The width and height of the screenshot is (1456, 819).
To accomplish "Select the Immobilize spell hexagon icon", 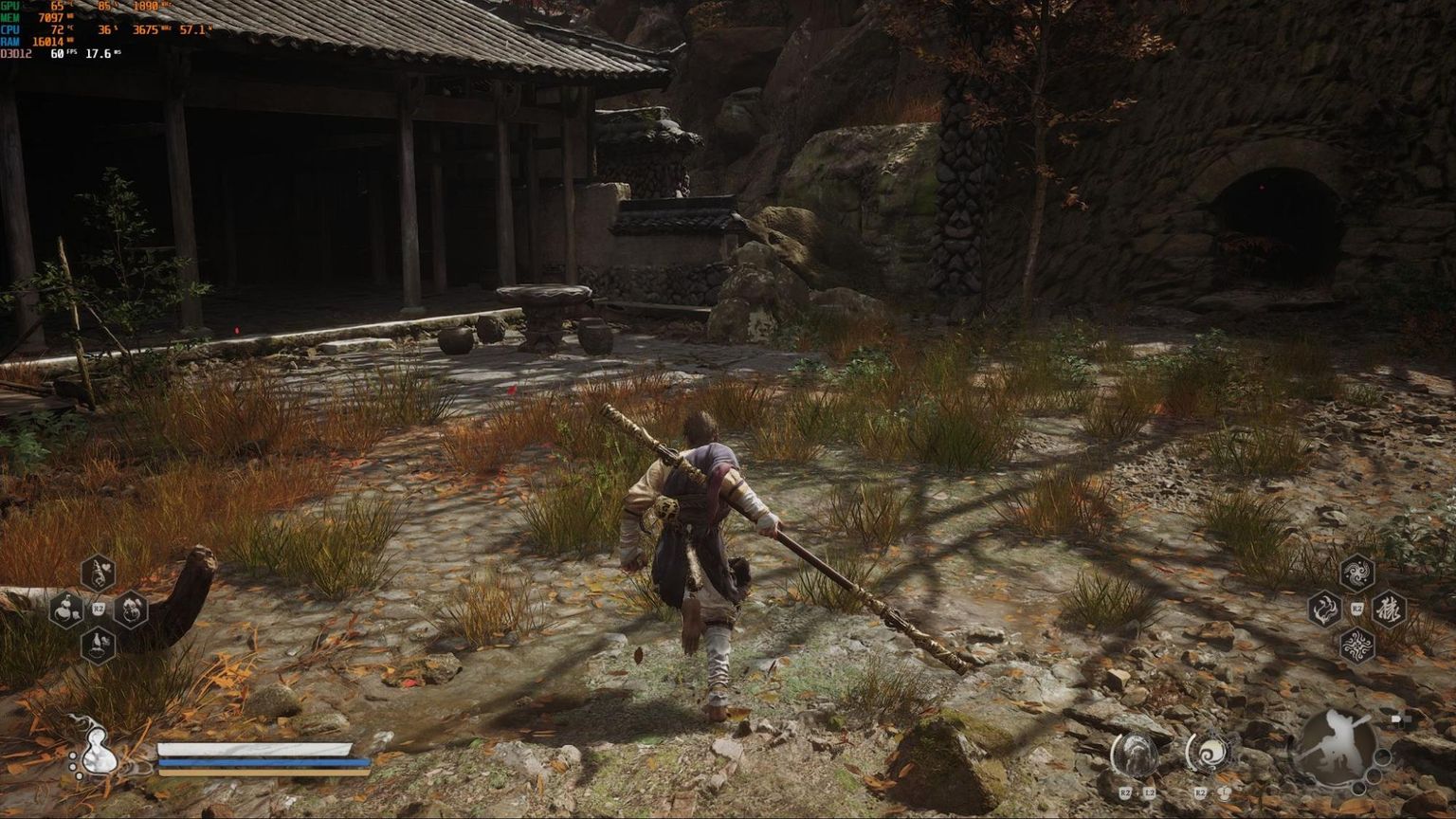I will pyautogui.click(x=1323, y=609).
